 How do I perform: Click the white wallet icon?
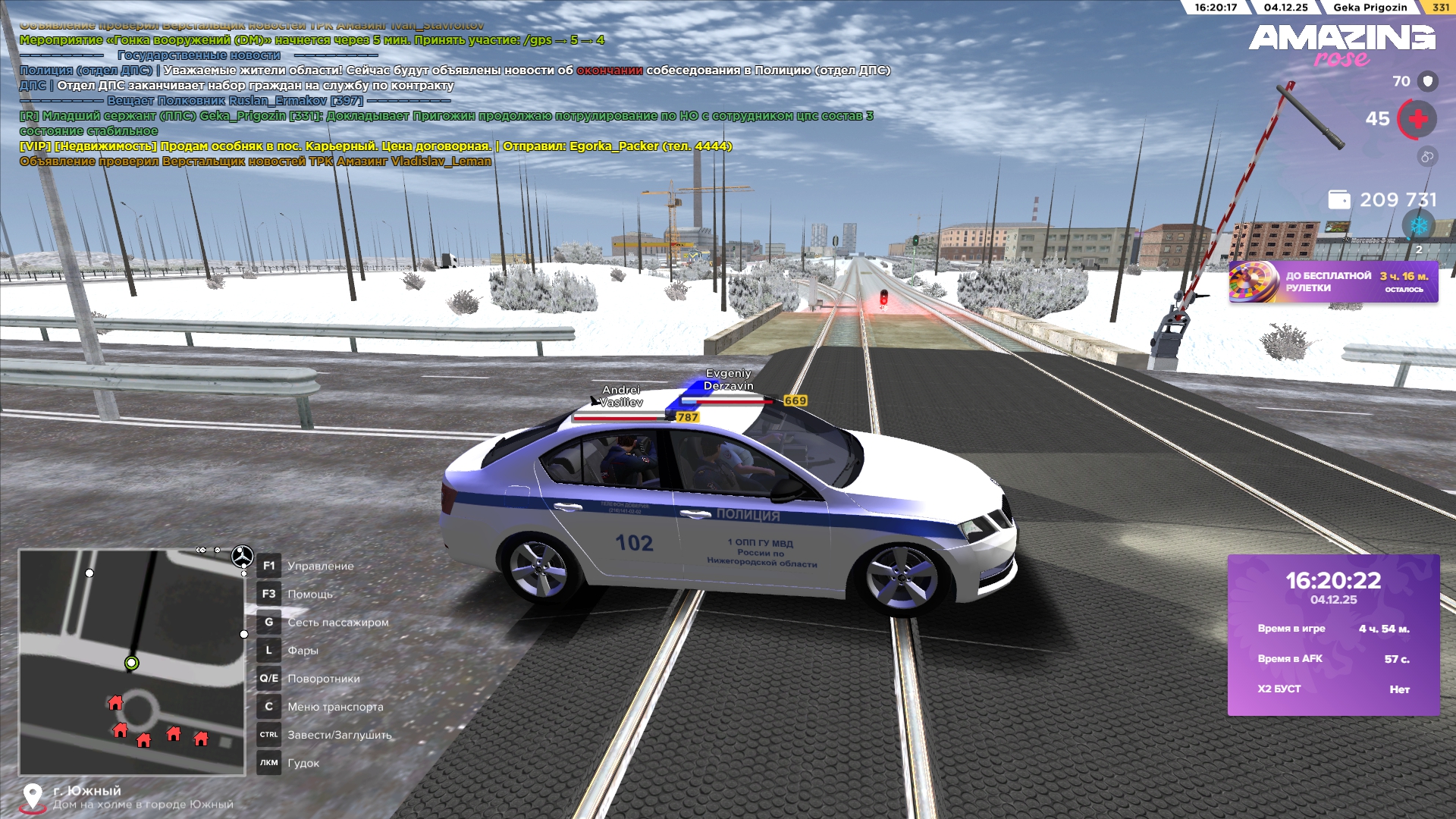click(1339, 200)
